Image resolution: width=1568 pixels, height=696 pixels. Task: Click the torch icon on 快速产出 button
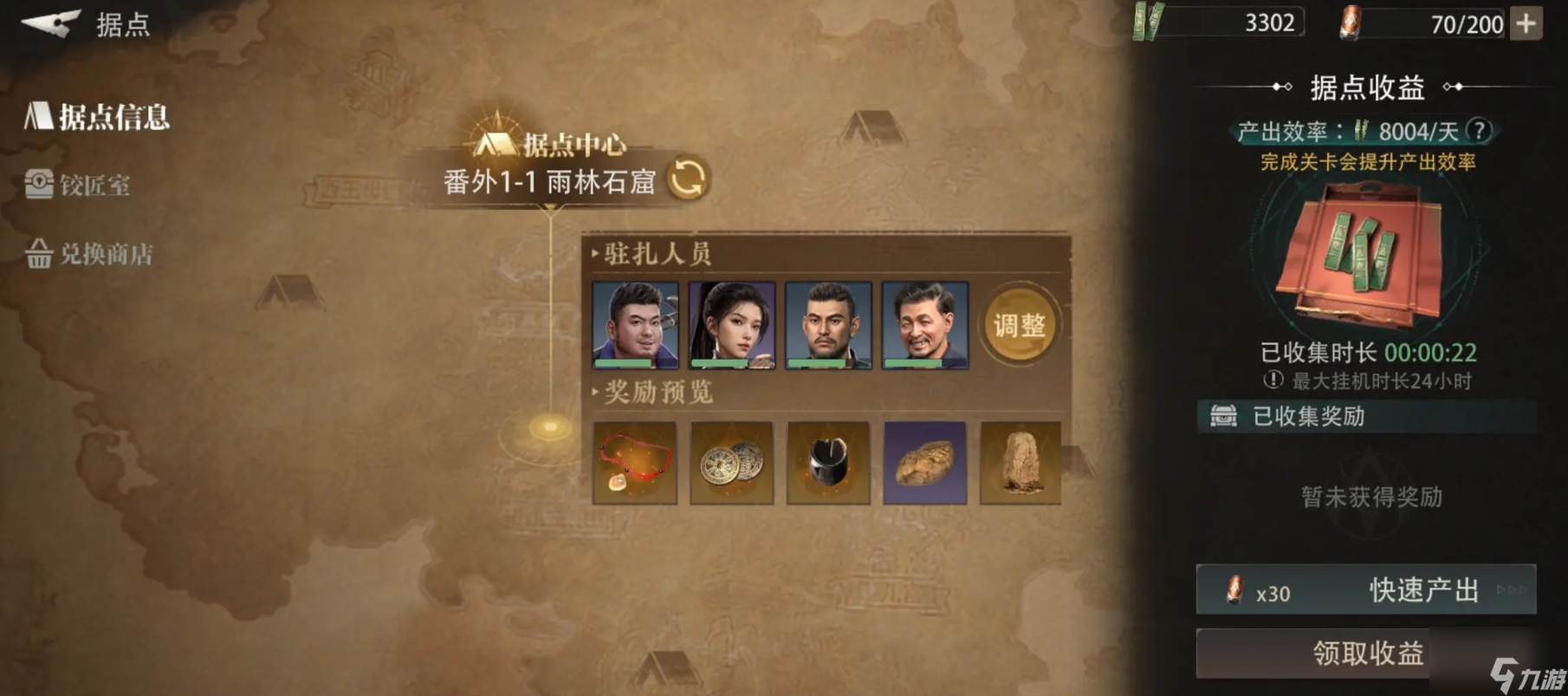(1234, 591)
